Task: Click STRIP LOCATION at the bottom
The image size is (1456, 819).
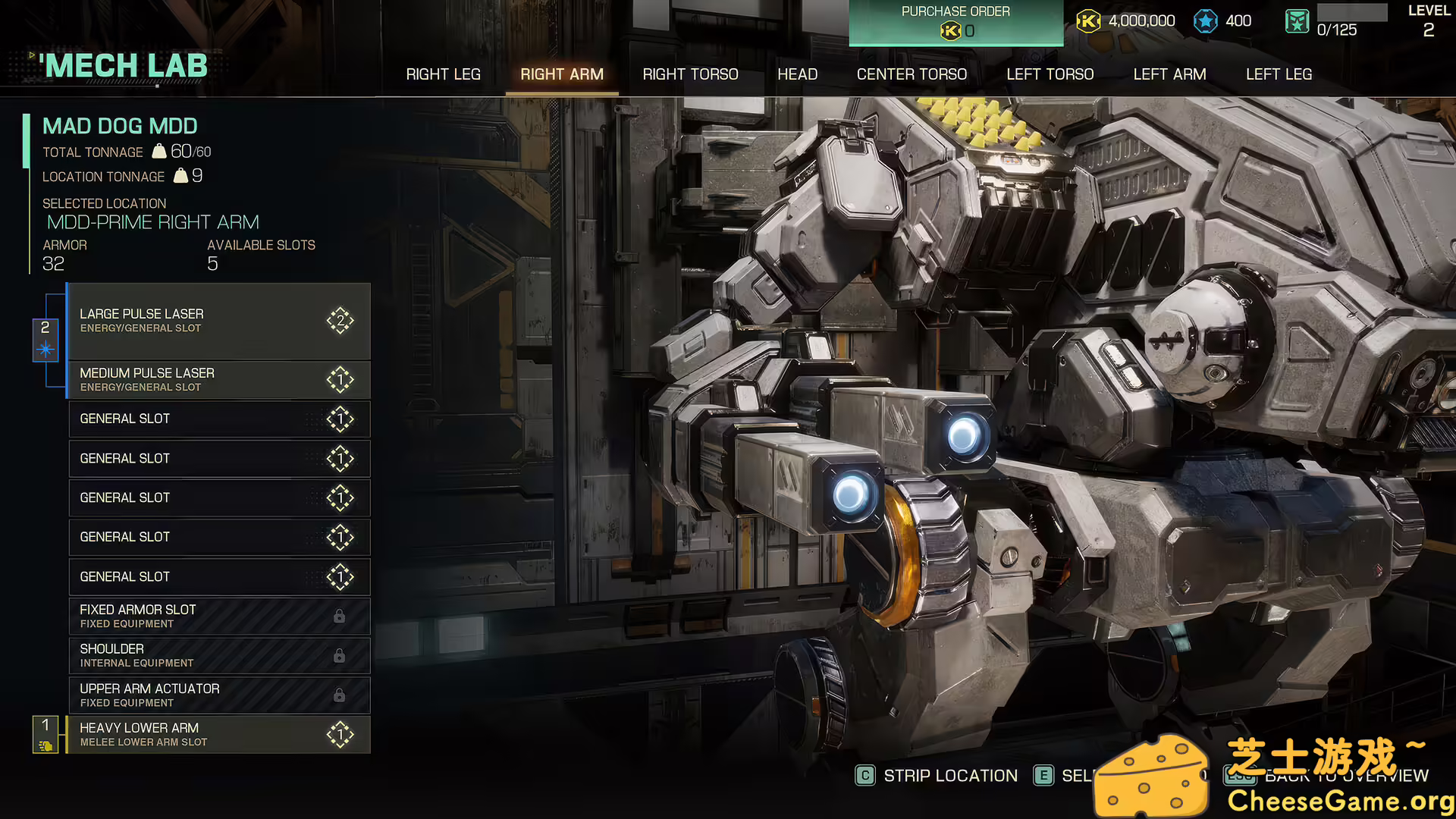Action: tap(949, 775)
